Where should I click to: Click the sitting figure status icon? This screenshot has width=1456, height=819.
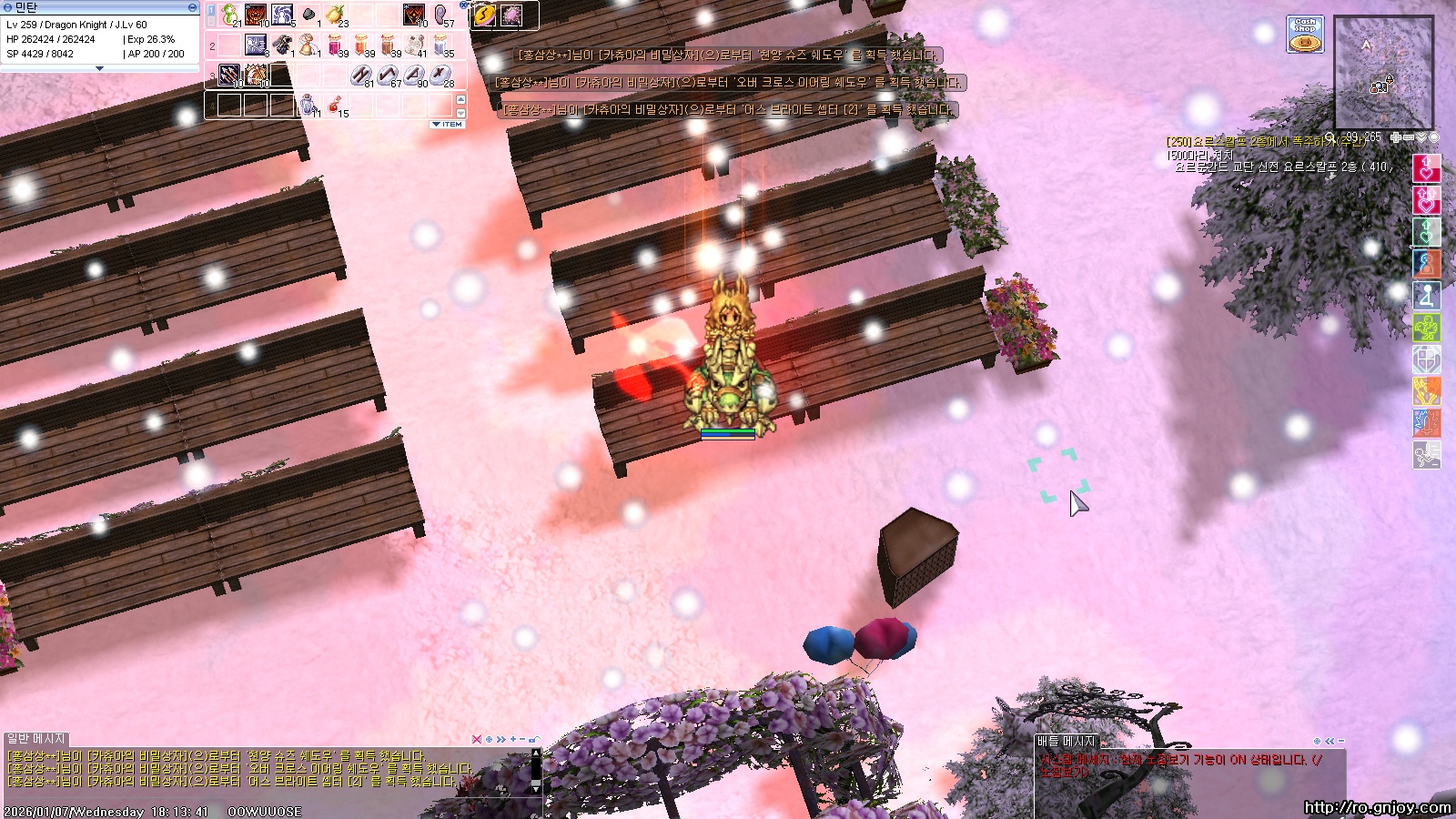[1426, 296]
